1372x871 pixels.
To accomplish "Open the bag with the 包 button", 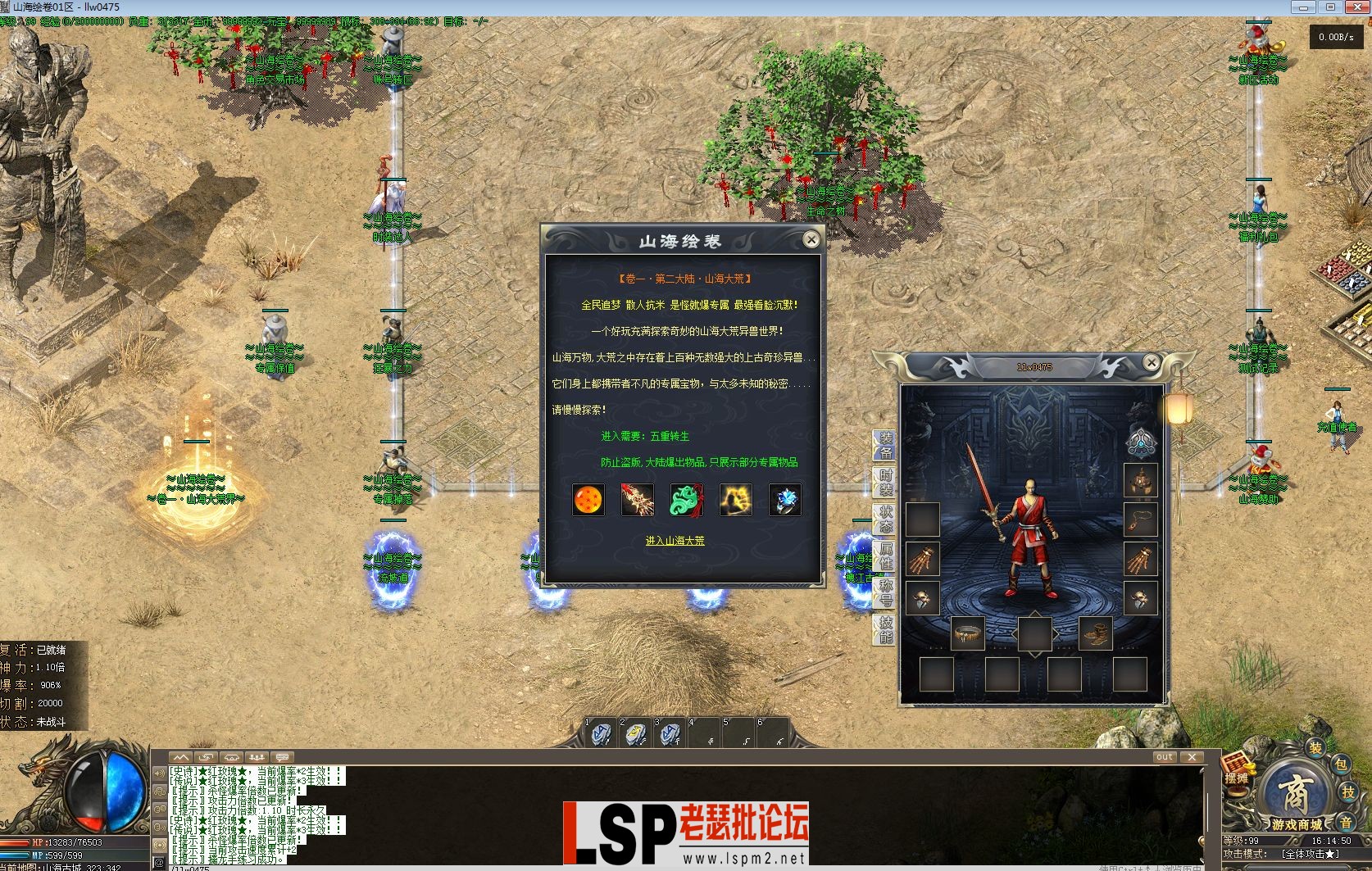I will tap(1340, 764).
